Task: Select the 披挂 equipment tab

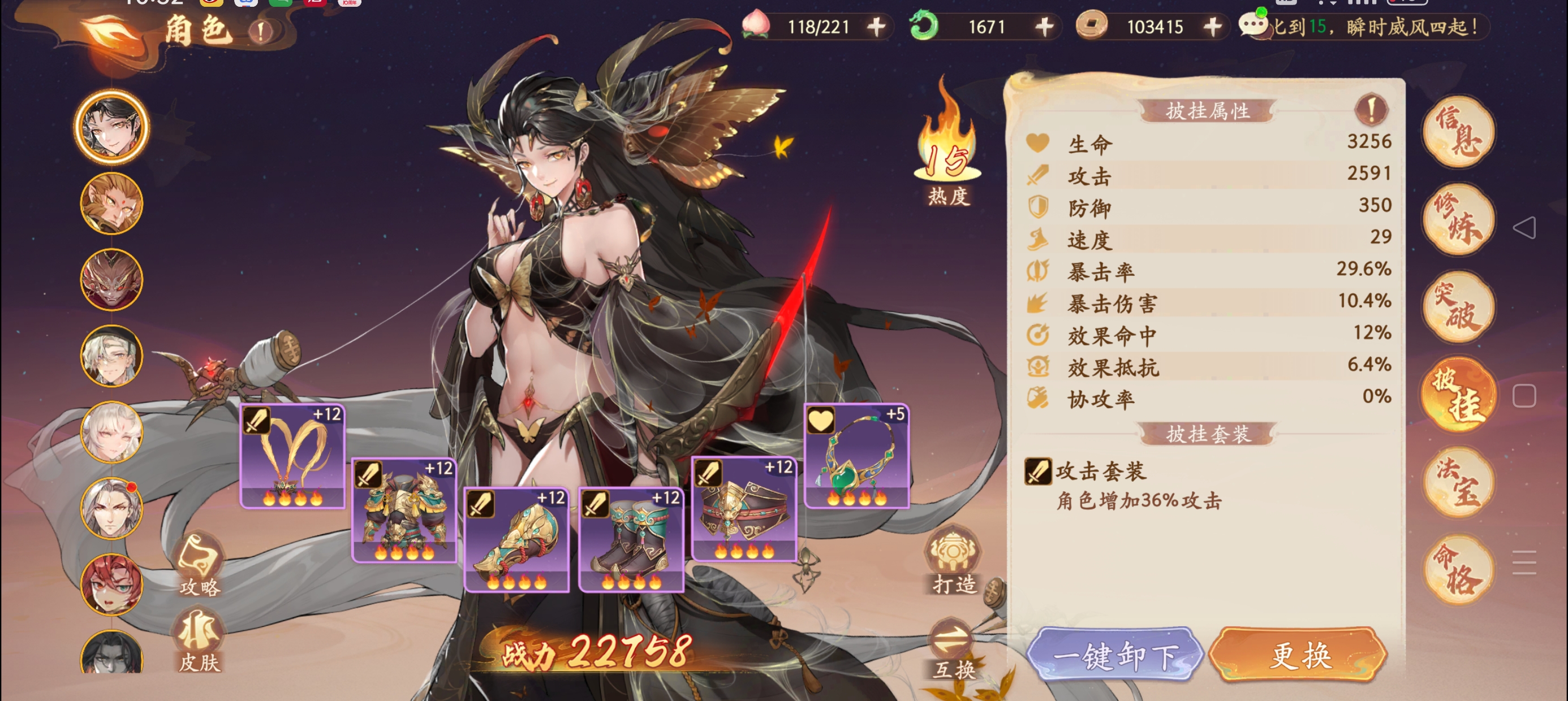Action: pyautogui.click(x=1459, y=395)
